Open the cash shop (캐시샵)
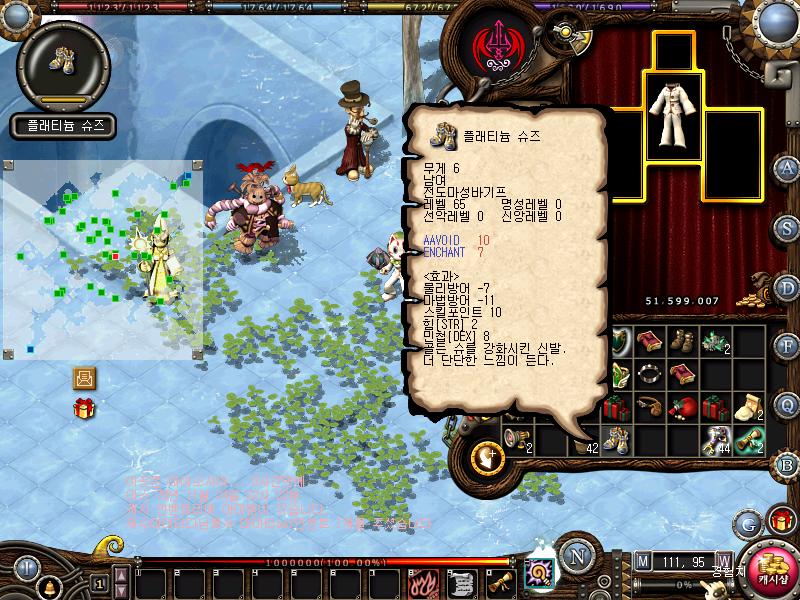 [771, 565]
